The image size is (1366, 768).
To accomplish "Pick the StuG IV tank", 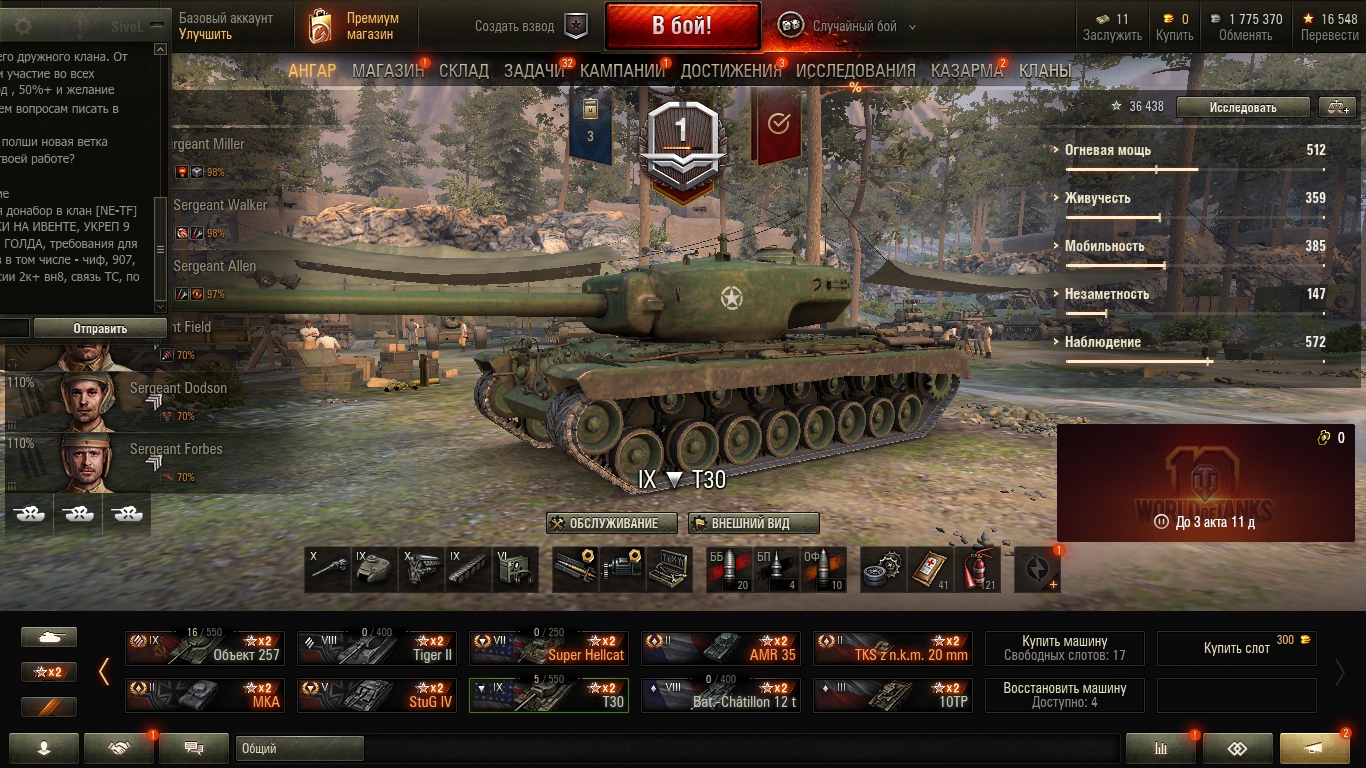I will click(377, 695).
